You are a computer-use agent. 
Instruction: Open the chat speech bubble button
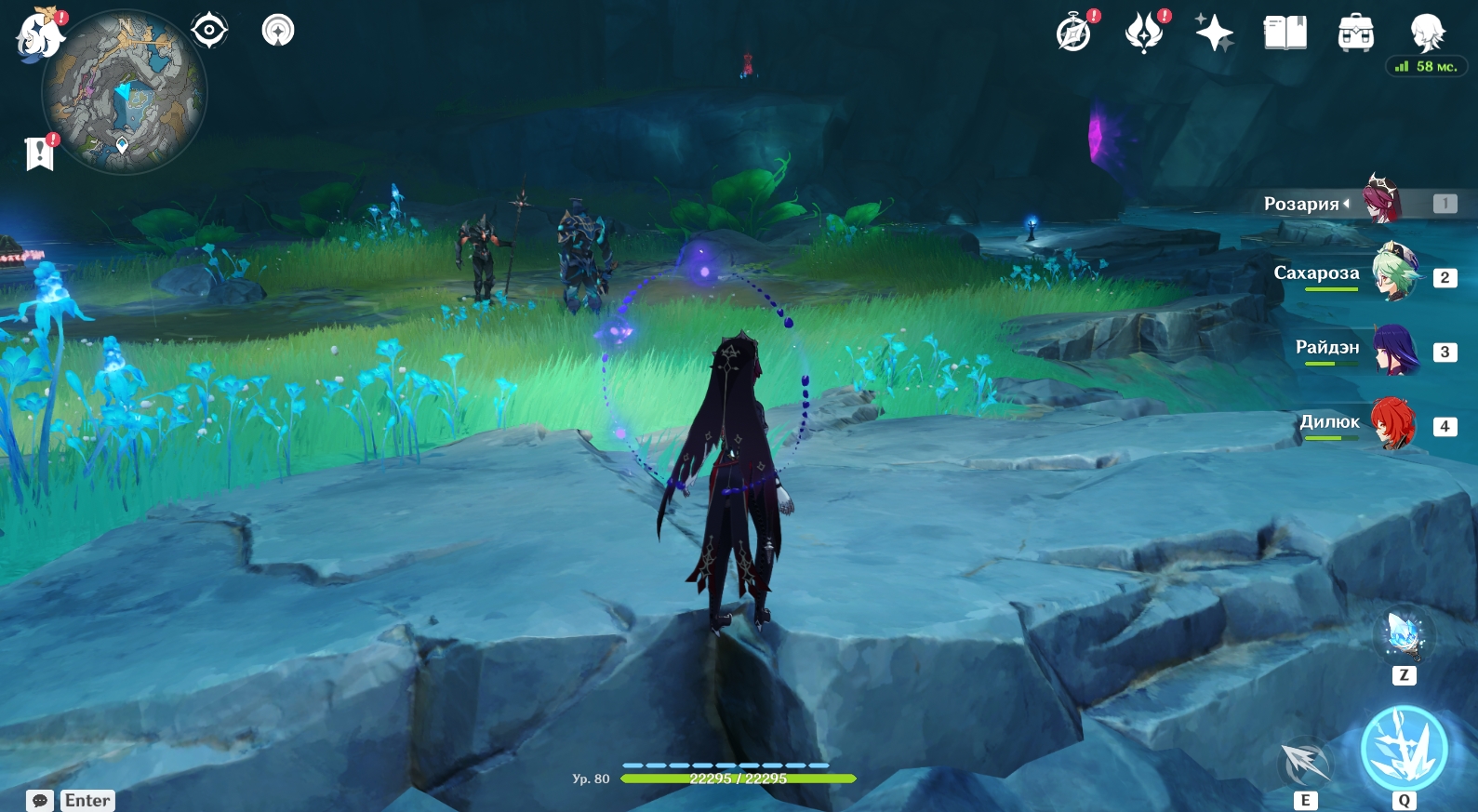(x=40, y=800)
